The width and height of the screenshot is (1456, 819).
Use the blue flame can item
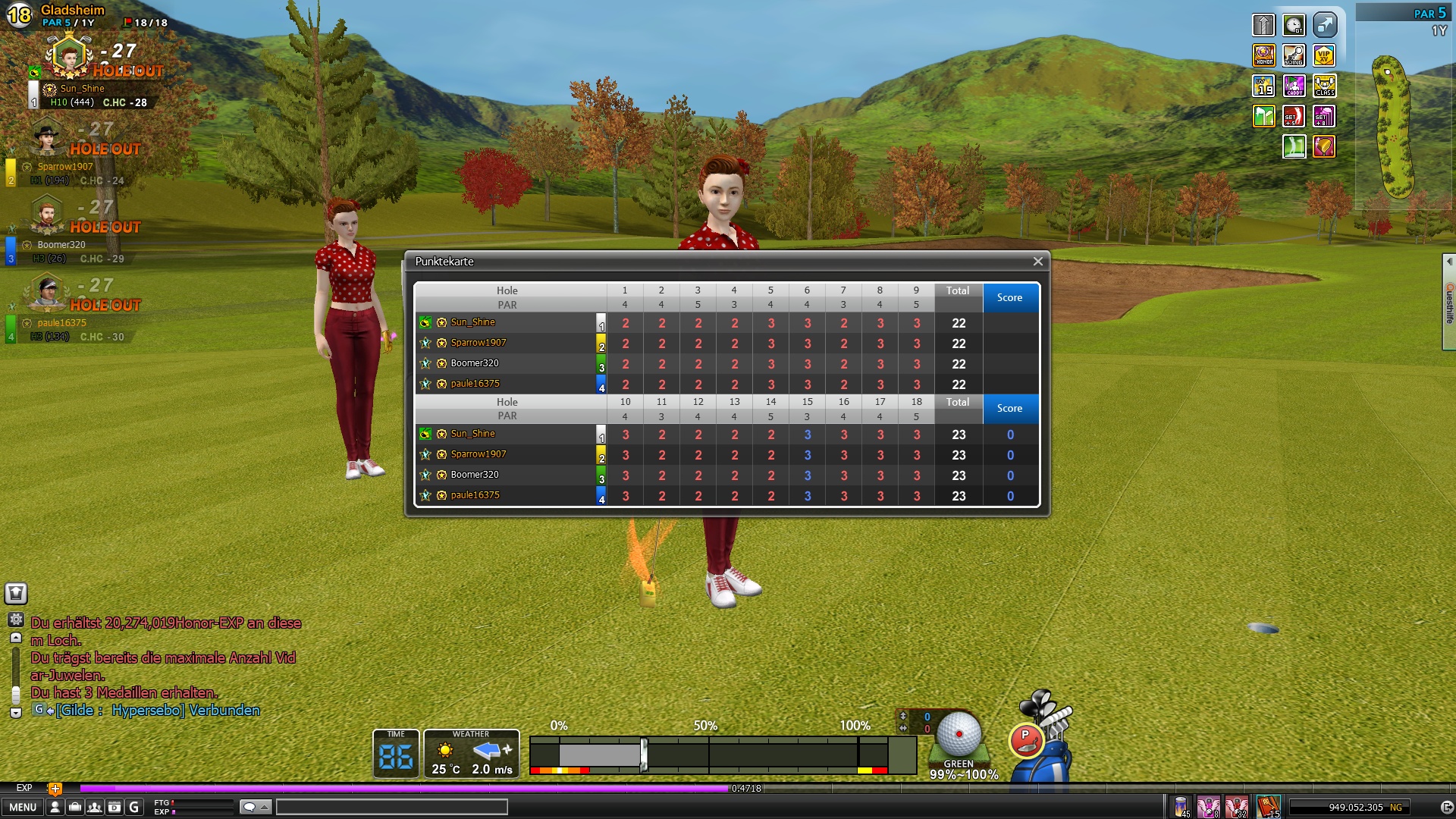(1181, 806)
